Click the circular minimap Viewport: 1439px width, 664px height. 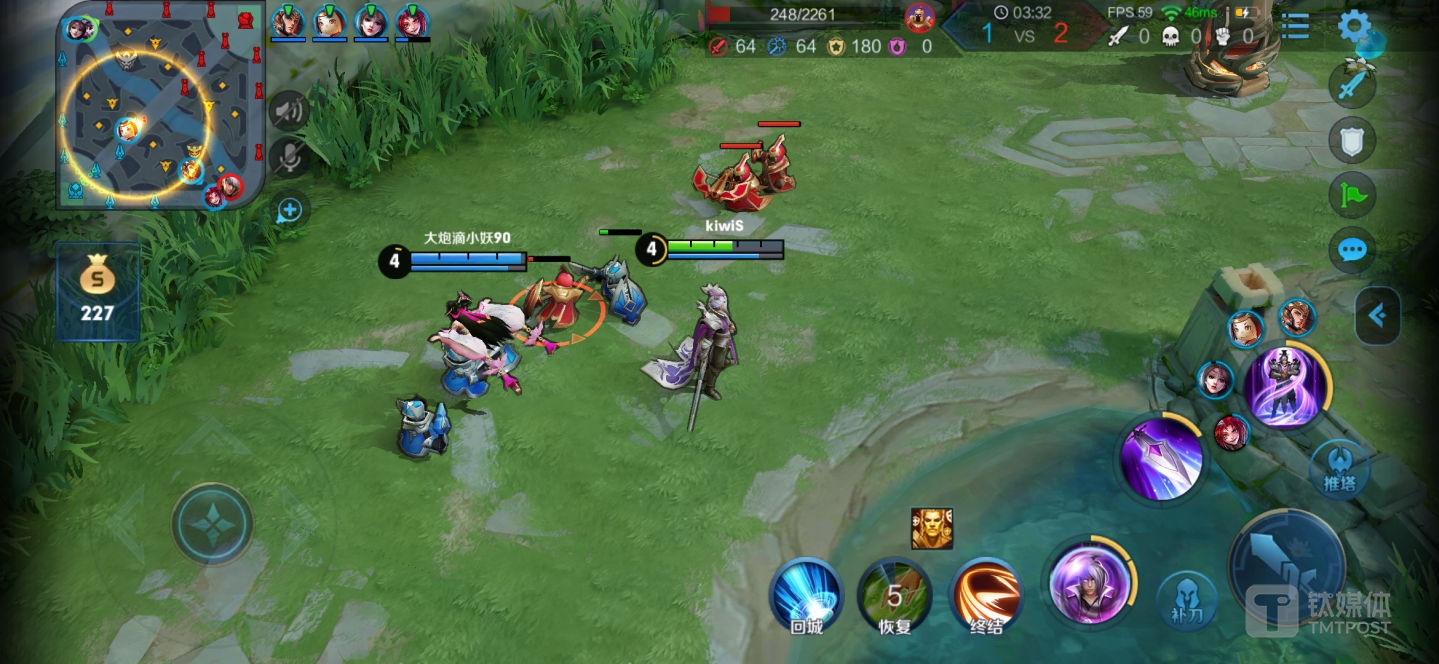(160, 105)
